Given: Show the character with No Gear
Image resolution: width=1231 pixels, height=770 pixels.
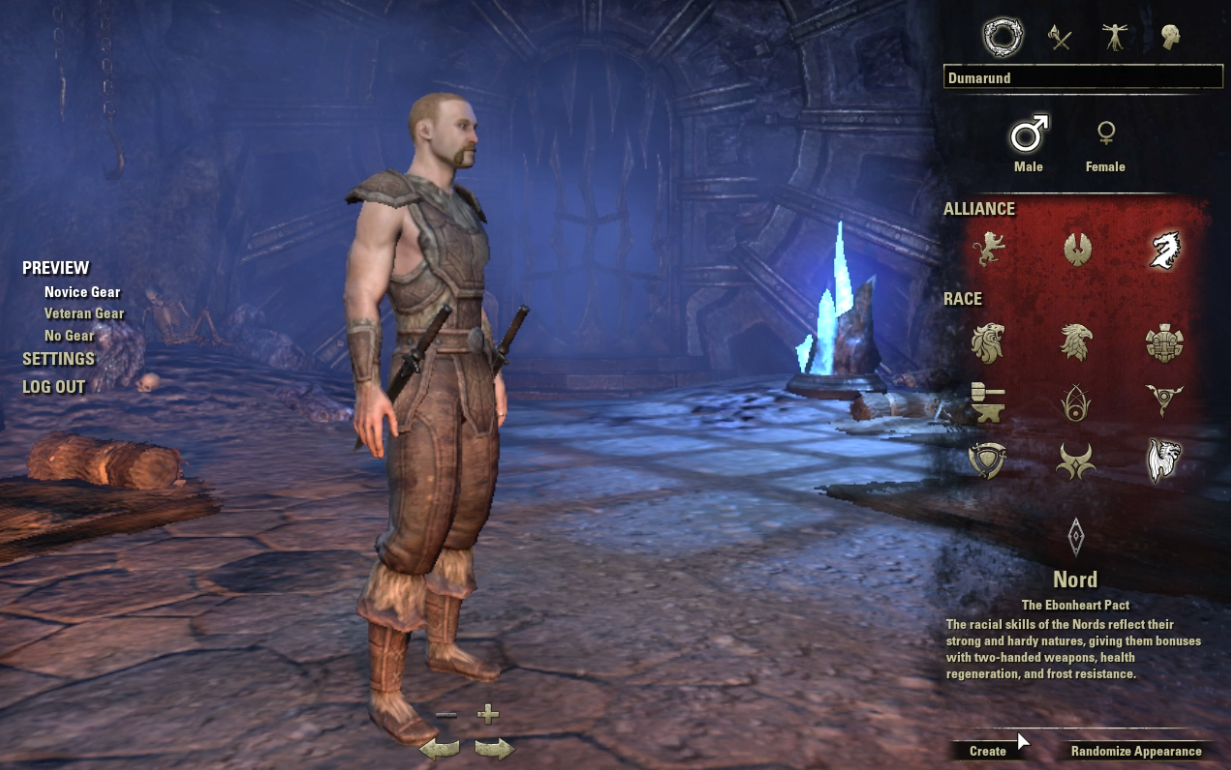Looking at the screenshot, I should click(70, 336).
